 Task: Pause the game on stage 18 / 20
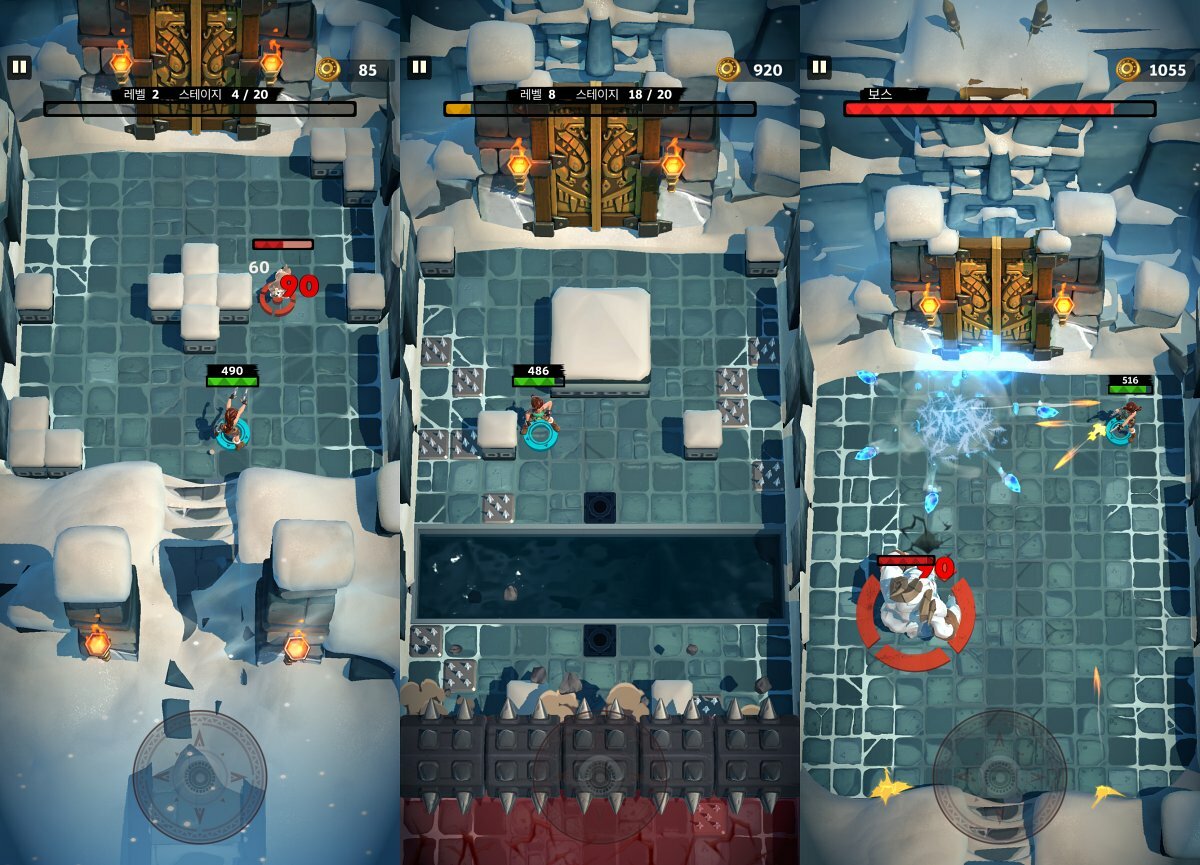pyautogui.click(x=419, y=67)
